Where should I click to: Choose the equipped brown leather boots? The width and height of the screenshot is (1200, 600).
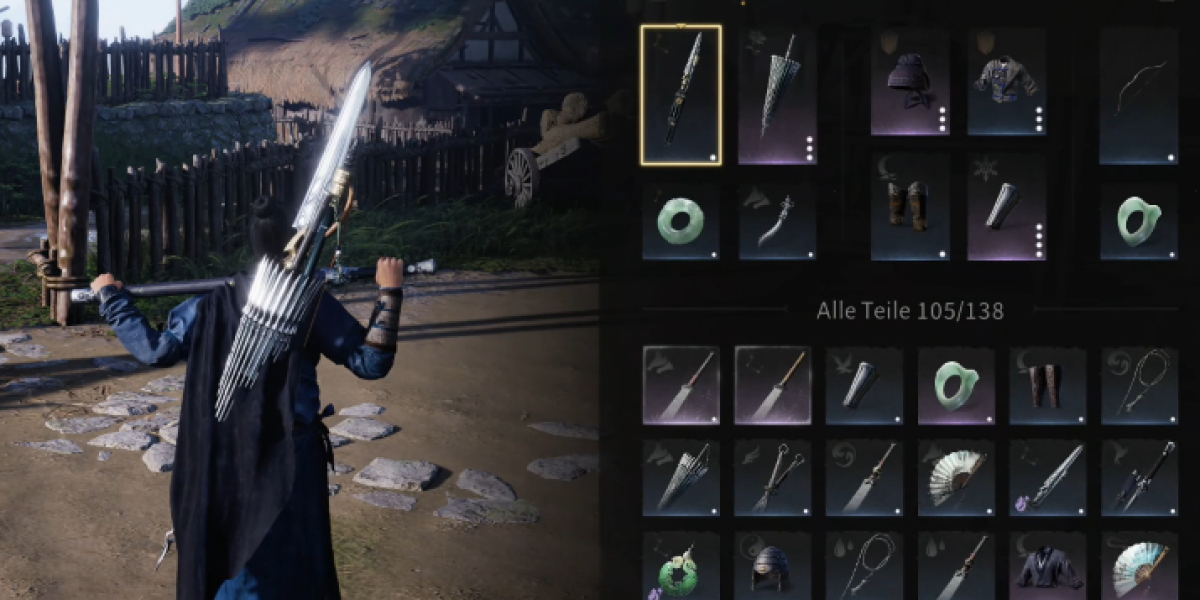click(x=910, y=208)
